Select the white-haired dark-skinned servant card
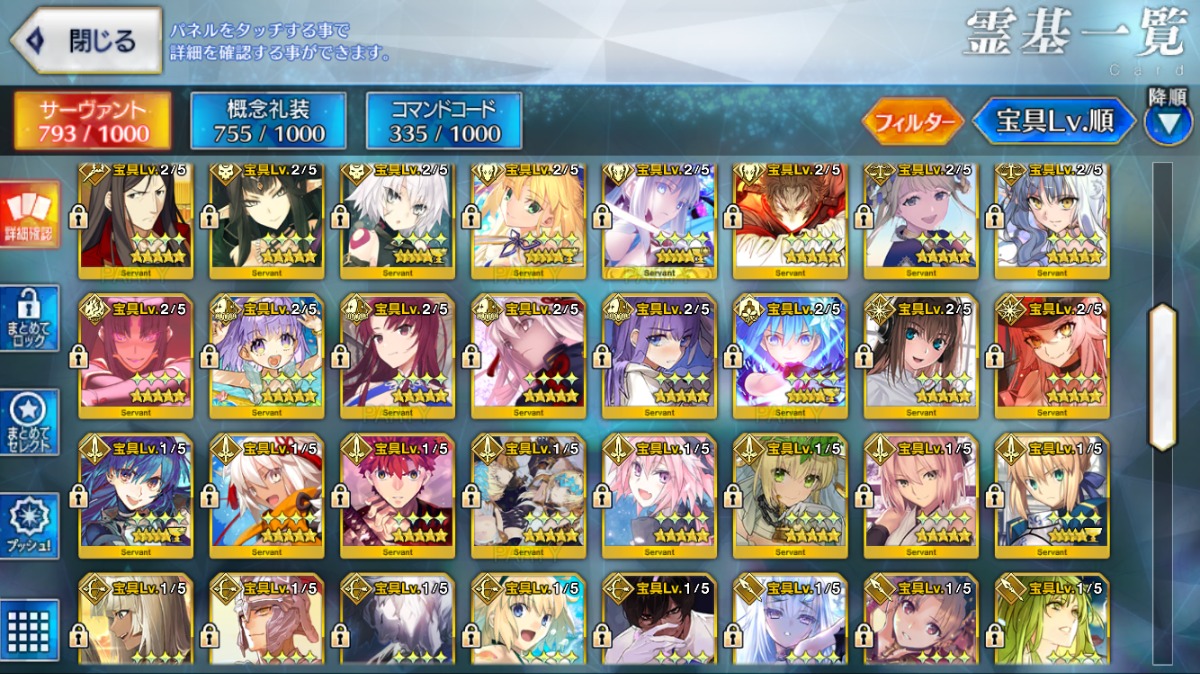 coord(266,495)
